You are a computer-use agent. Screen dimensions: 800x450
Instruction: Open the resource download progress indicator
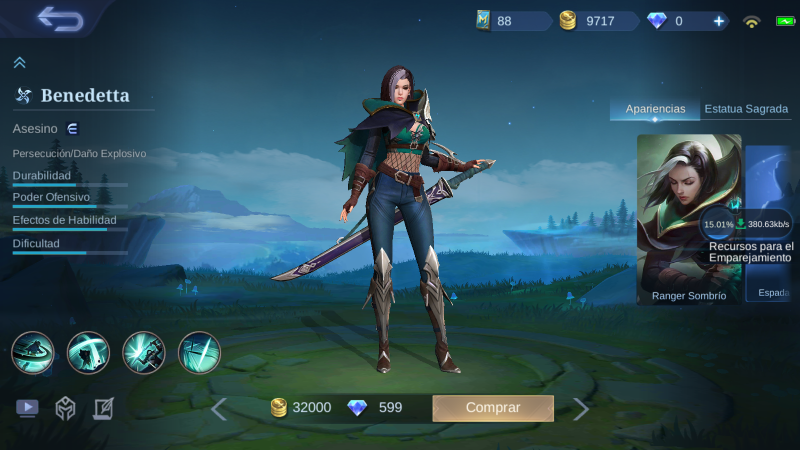coord(717,224)
